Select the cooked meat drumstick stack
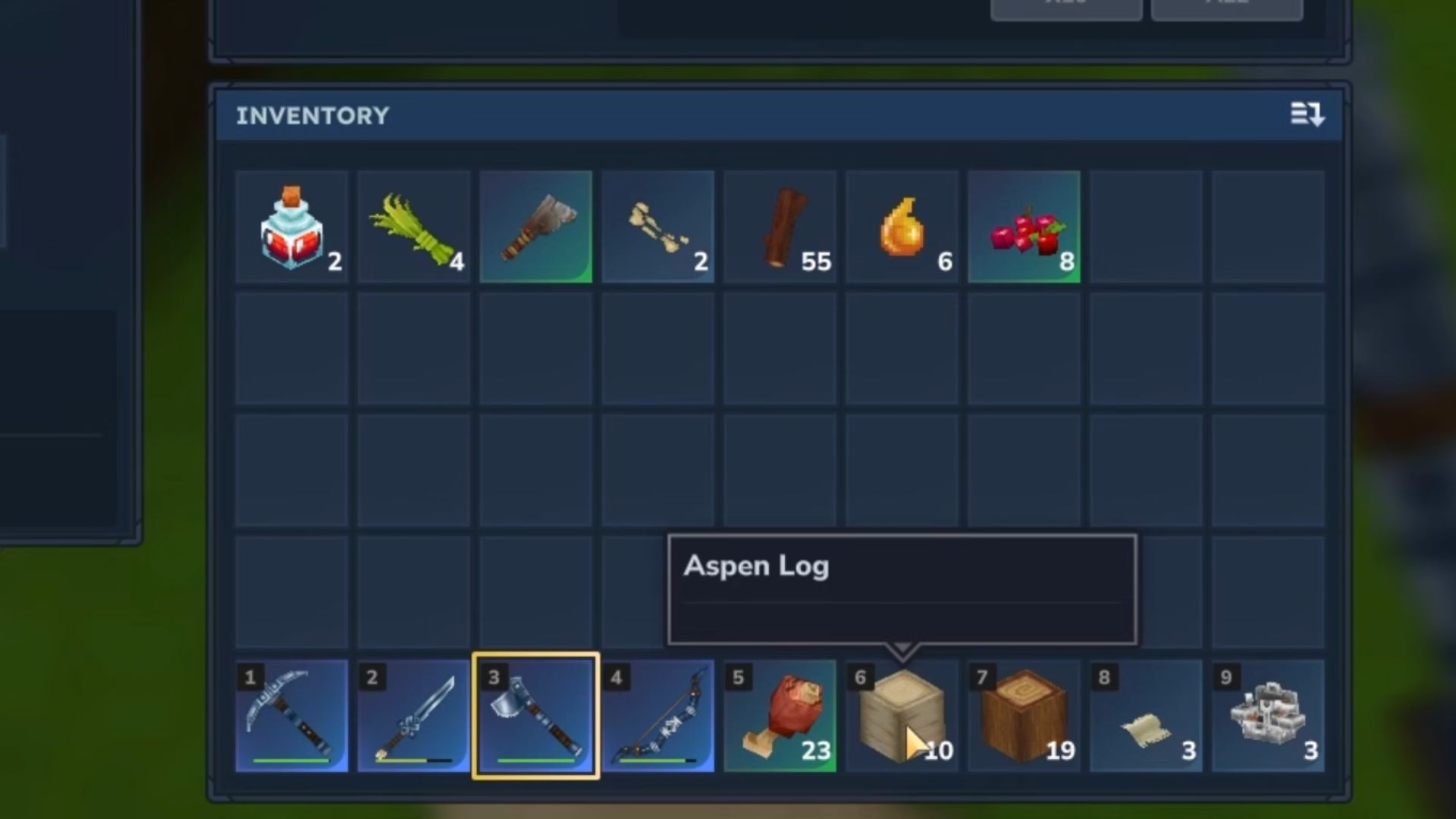Screen dimensions: 1456x819 coord(780,716)
